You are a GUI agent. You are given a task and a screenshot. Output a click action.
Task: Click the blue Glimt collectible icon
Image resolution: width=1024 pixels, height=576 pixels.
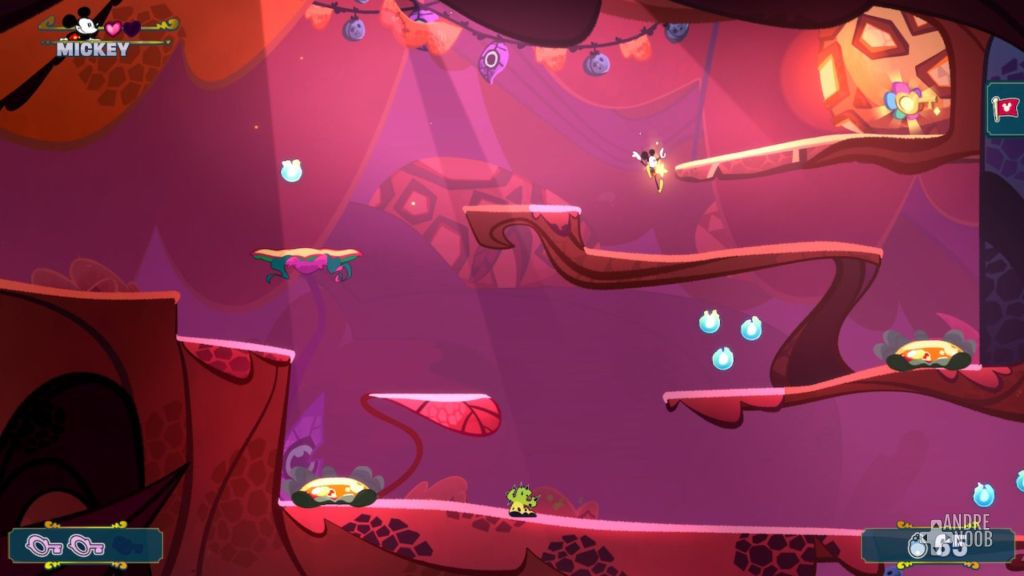pyautogui.click(x=917, y=546)
